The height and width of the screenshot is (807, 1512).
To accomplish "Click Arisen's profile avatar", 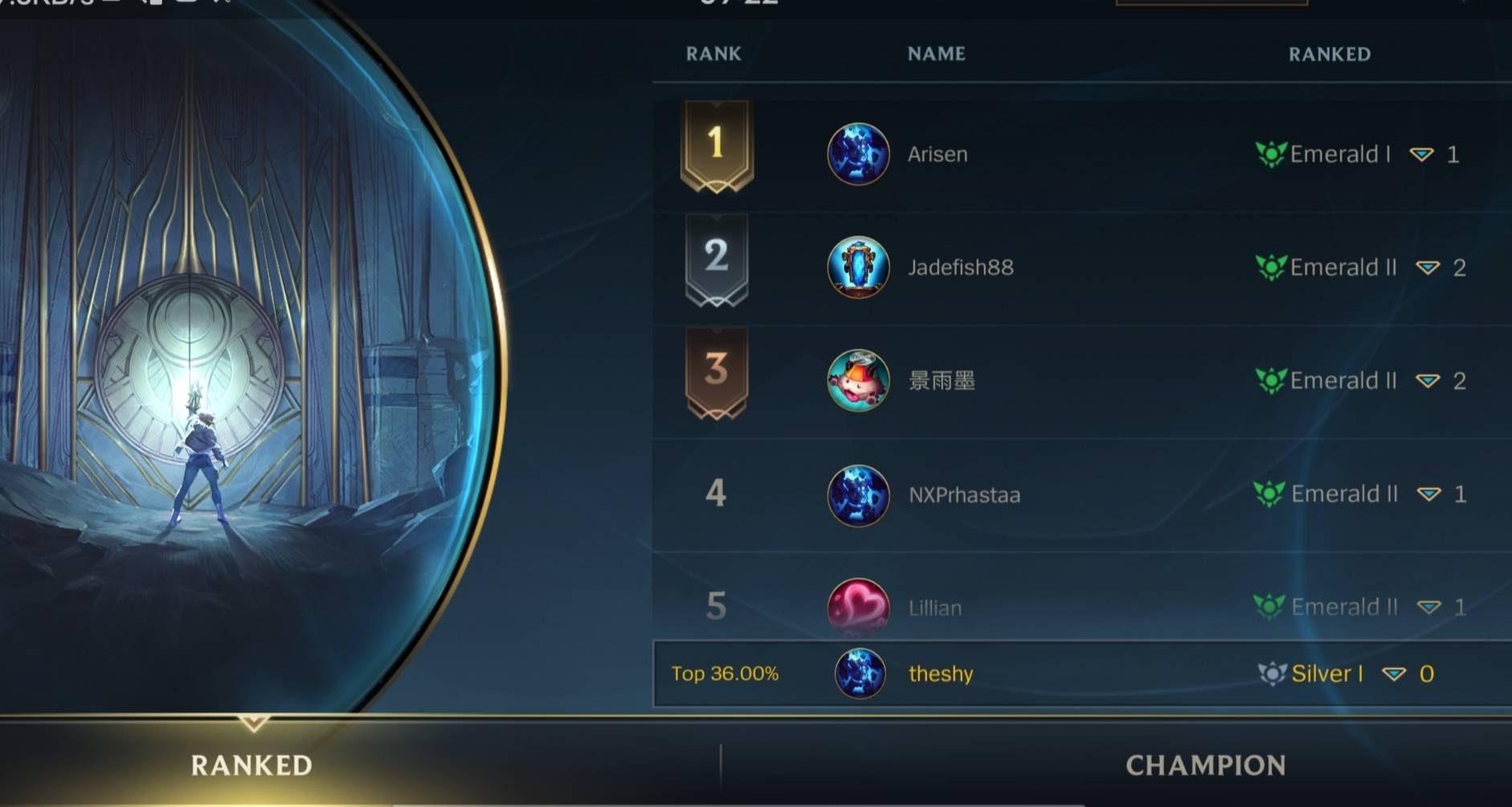I will click(x=858, y=154).
